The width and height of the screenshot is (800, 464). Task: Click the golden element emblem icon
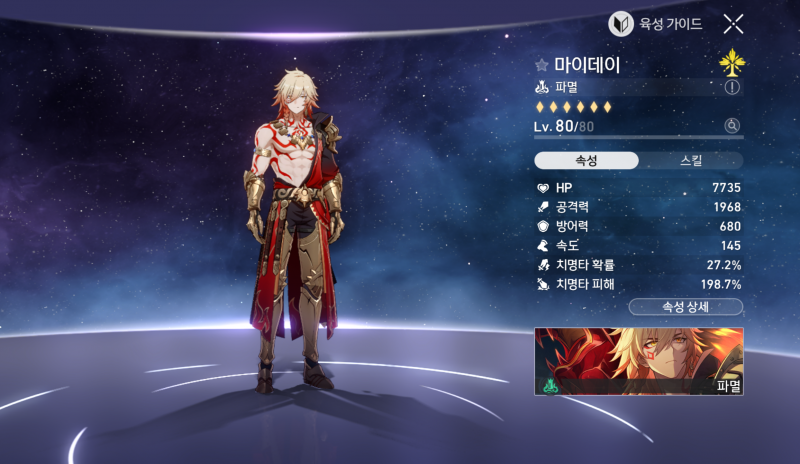(x=731, y=64)
